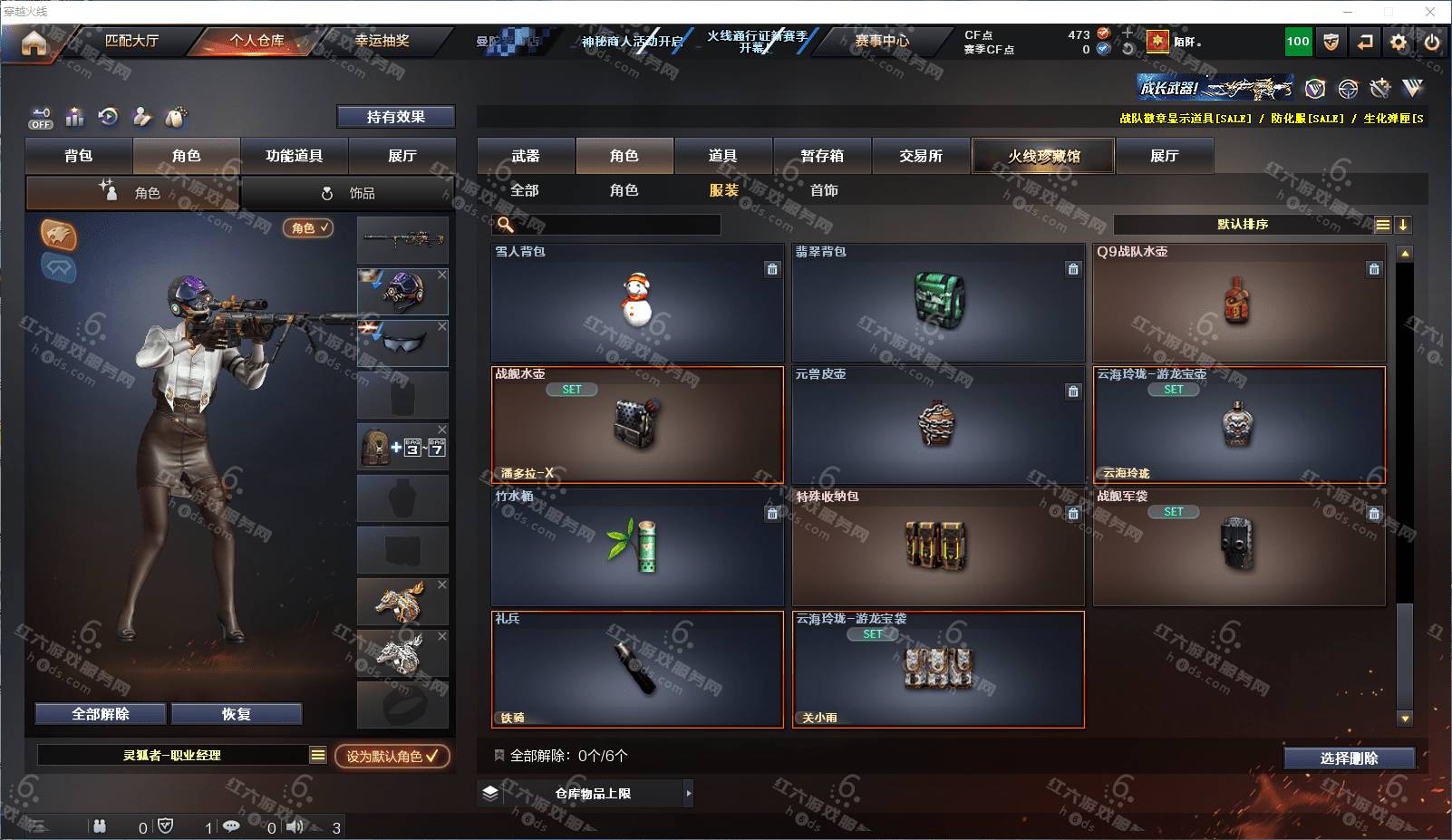
Task: Open the 火线珍藏馆 collection tab
Action: (1043, 156)
